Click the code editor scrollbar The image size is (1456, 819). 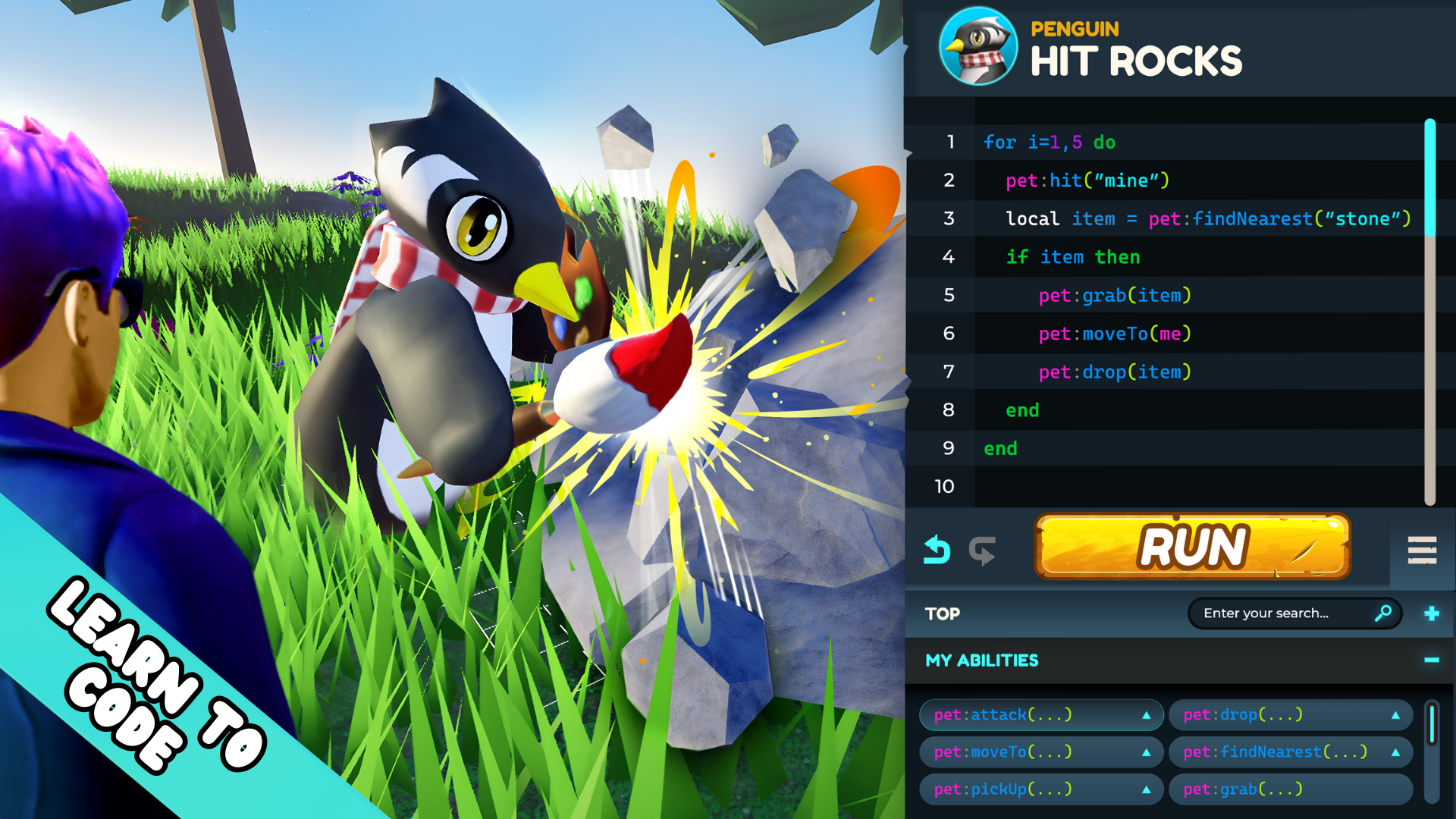click(1430, 311)
